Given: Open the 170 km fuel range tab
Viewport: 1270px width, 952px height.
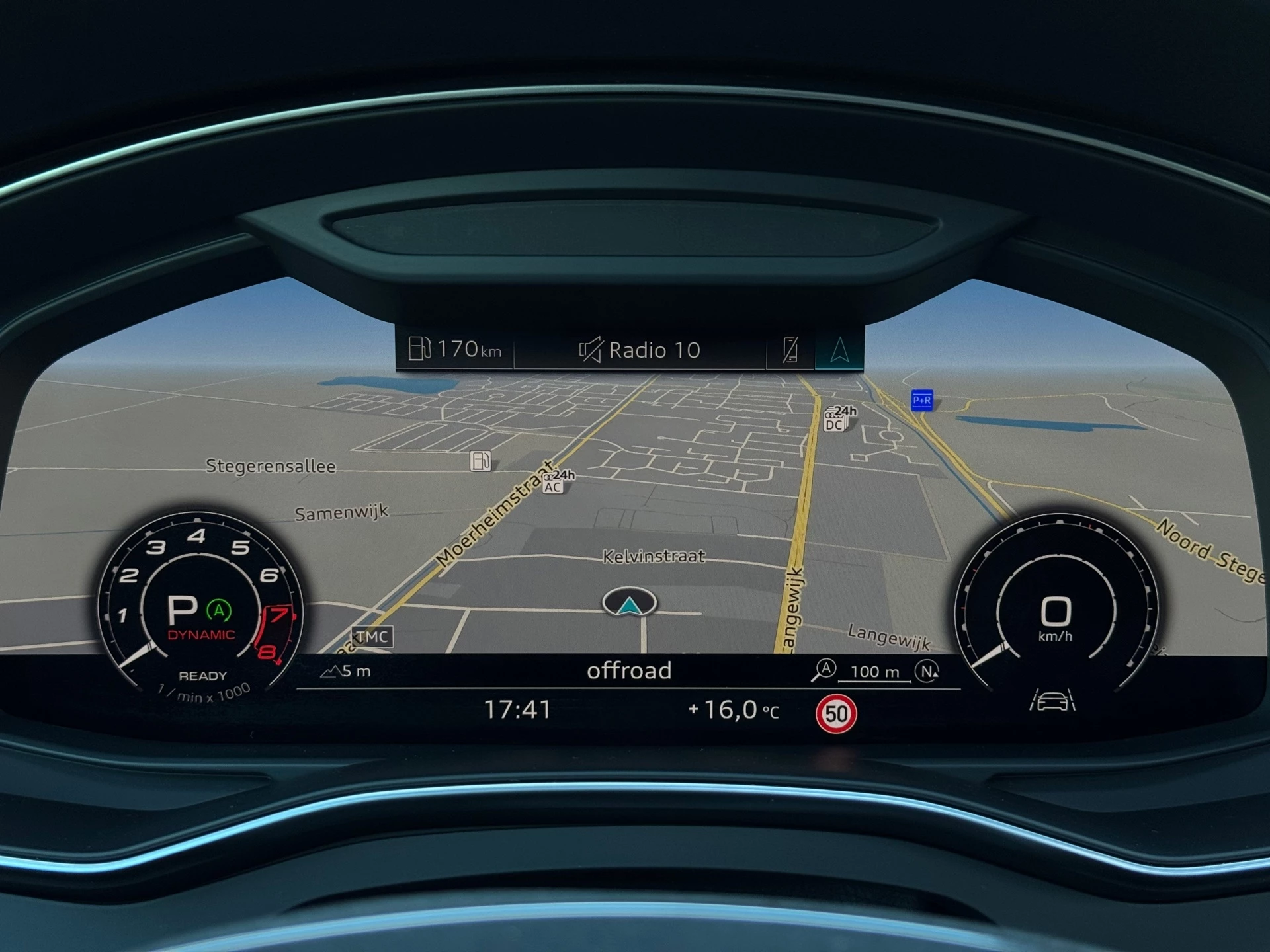Looking at the screenshot, I should [455, 349].
